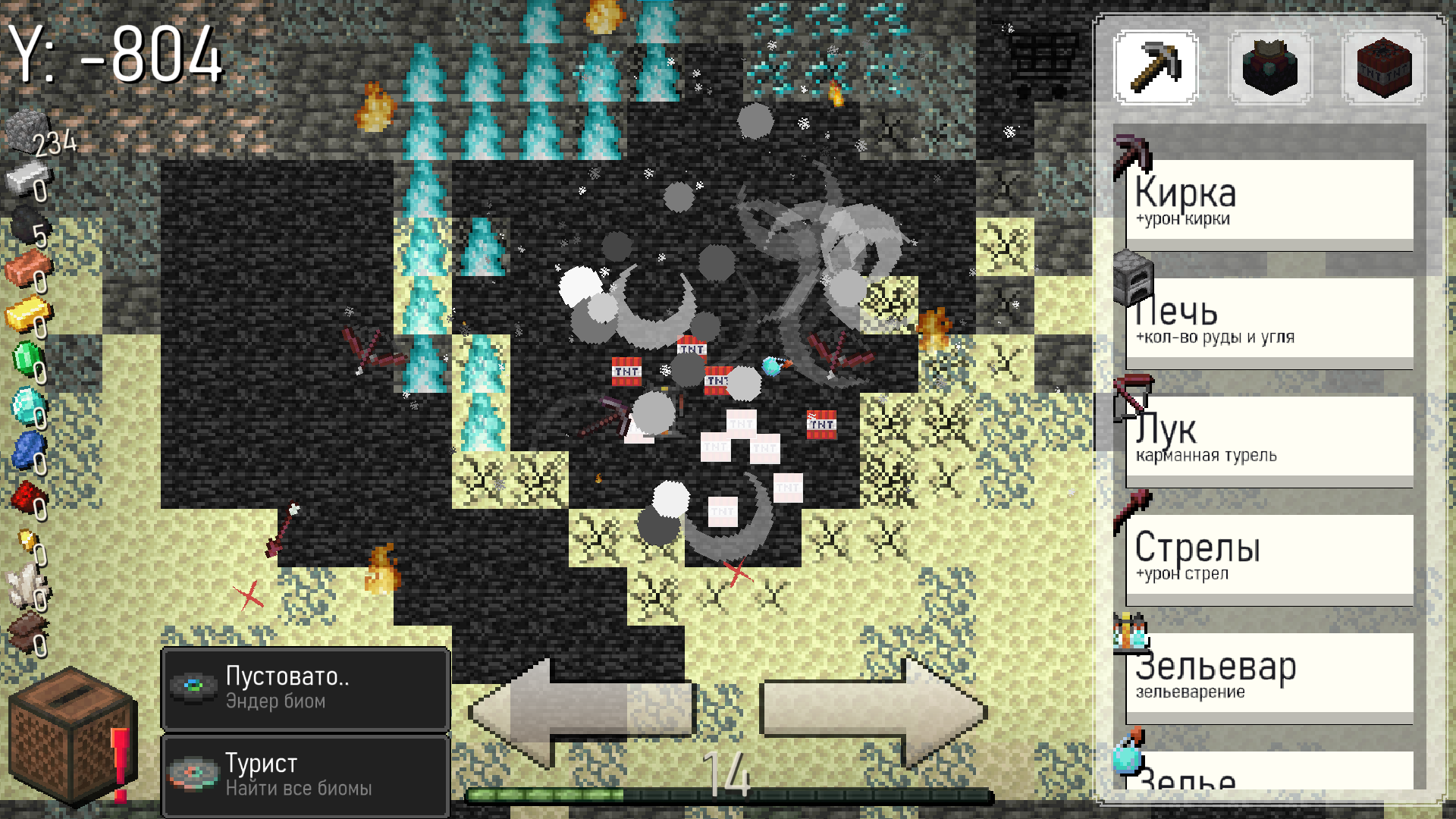This screenshot has height=819, width=1456.
Task: Open the enchanting table tab
Action: coord(1269,67)
